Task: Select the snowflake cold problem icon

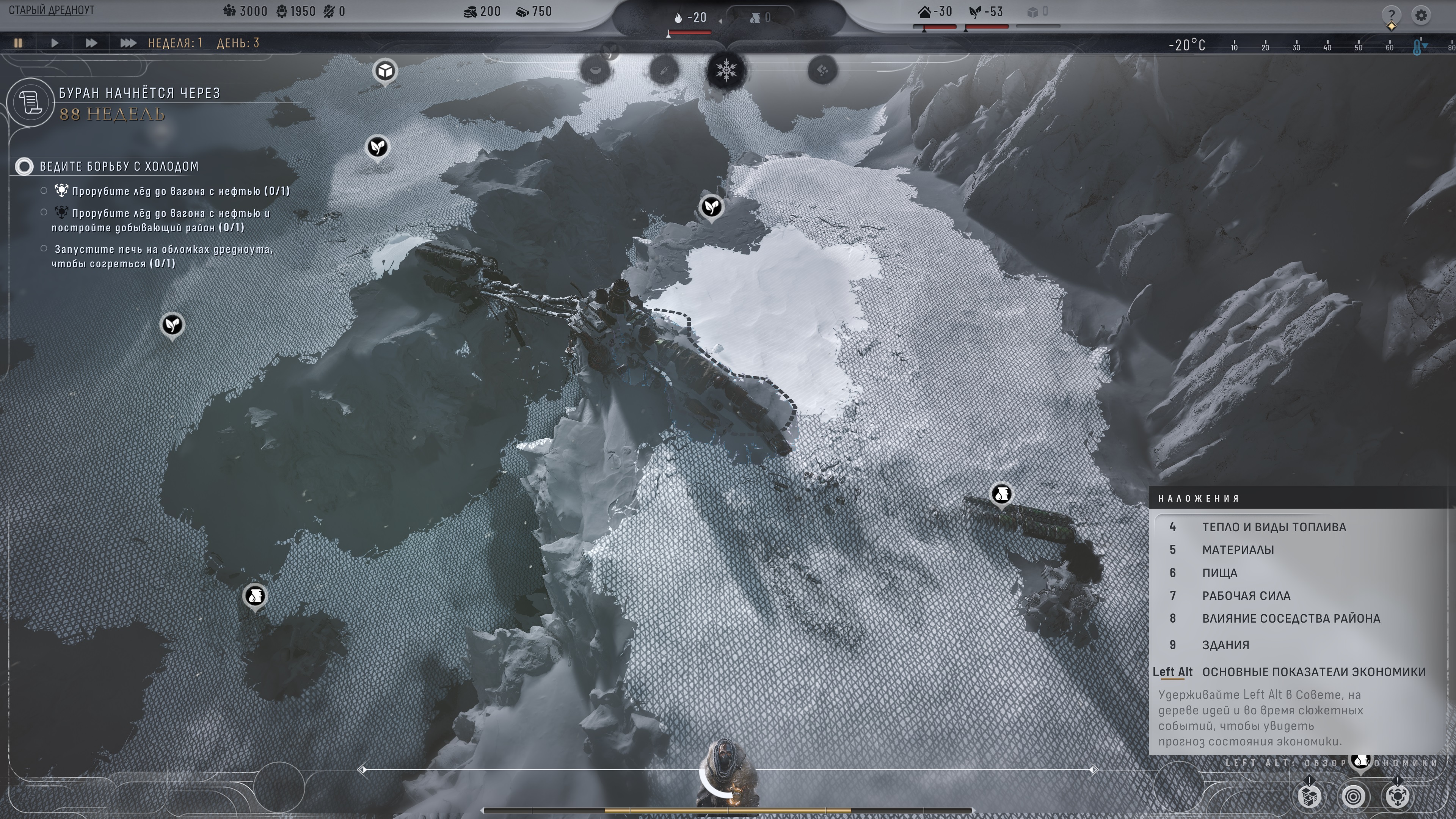Action: [x=726, y=71]
